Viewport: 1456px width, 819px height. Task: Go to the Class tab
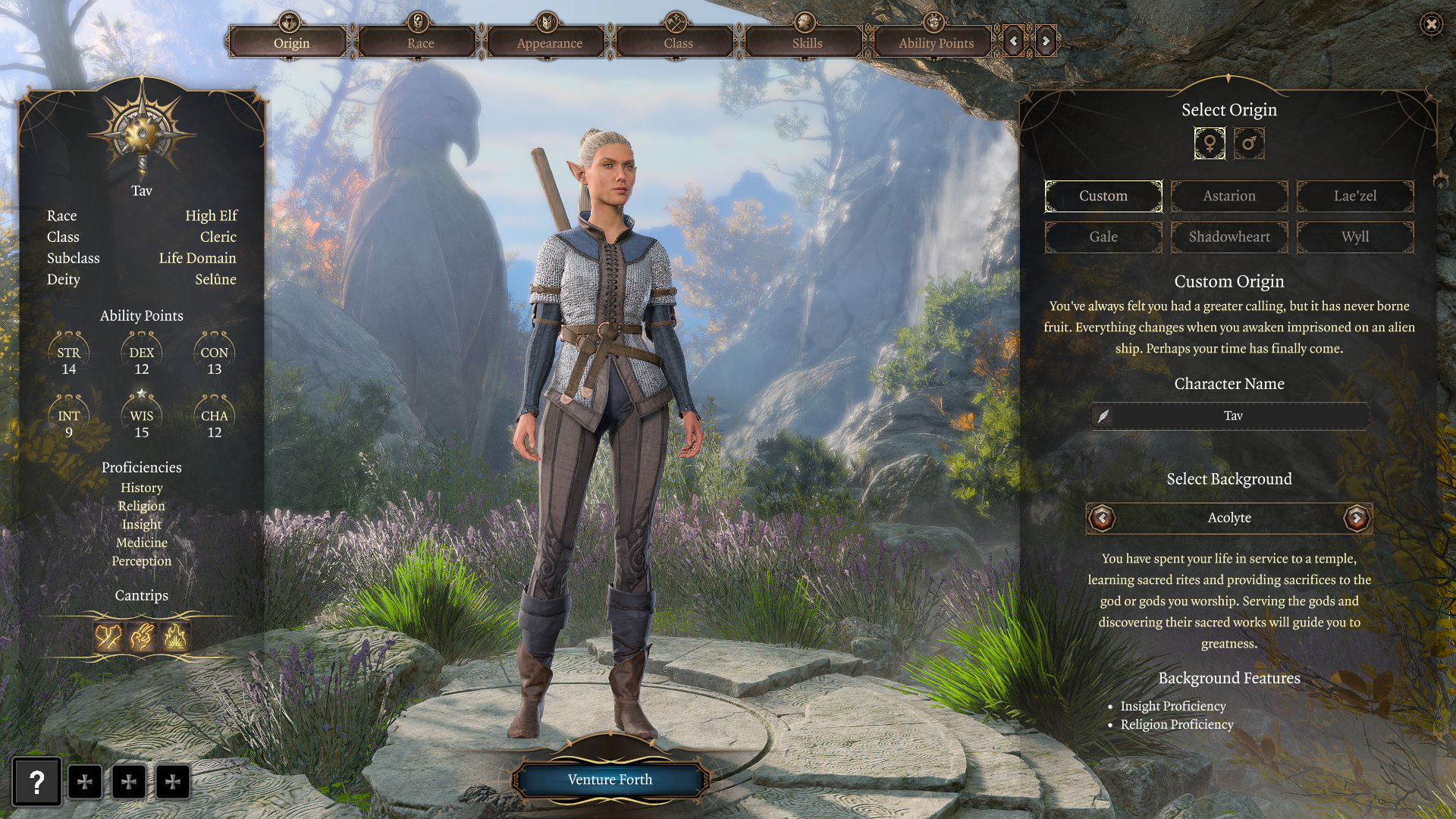[x=678, y=43]
